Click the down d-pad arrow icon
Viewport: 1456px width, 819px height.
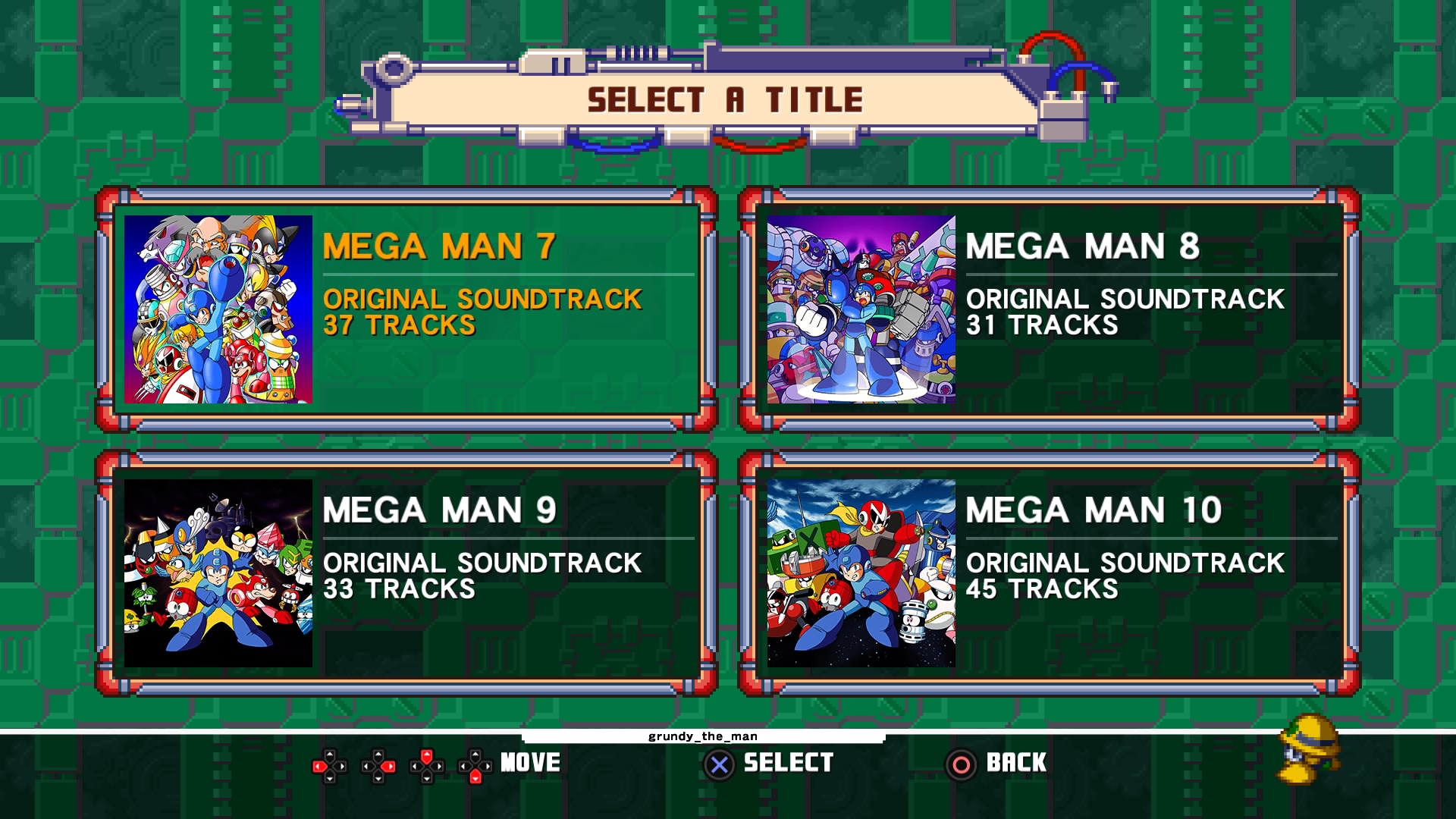point(475,777)
